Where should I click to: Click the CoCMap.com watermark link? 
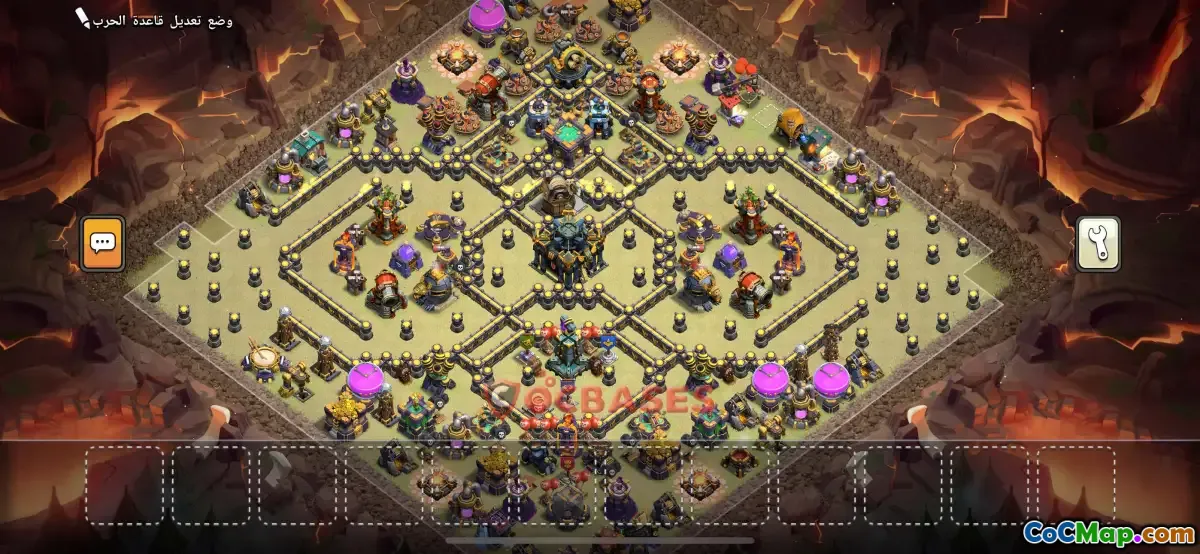[x=1108, y=533]
